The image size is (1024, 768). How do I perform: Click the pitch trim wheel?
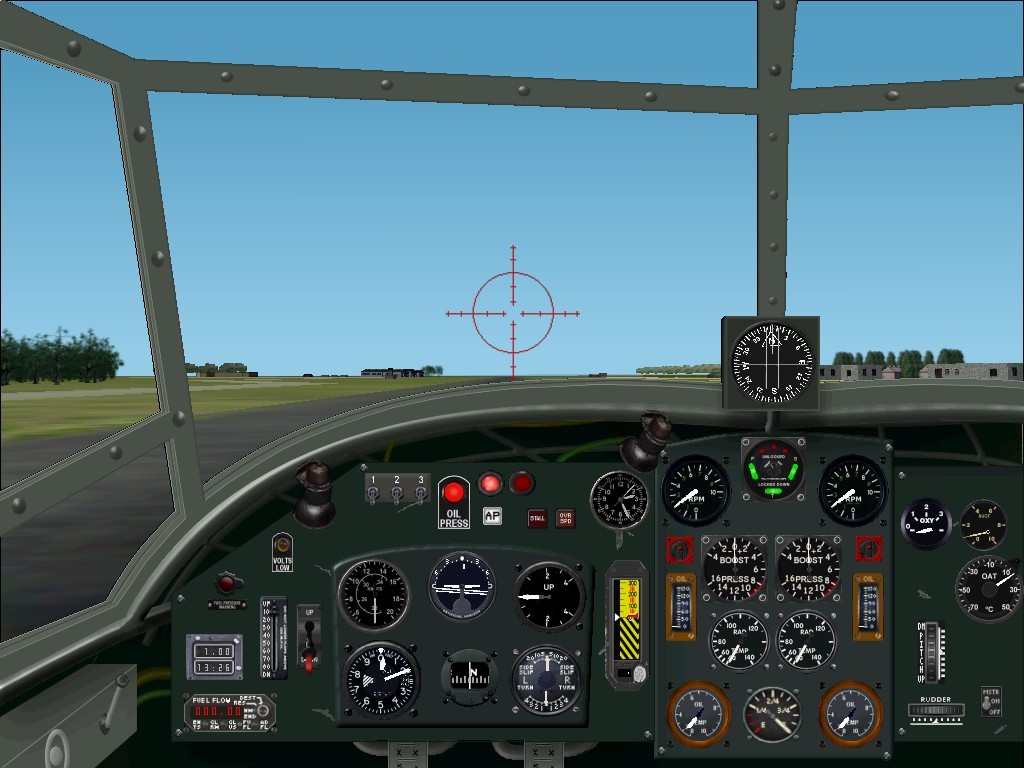[x=932, y=652]
